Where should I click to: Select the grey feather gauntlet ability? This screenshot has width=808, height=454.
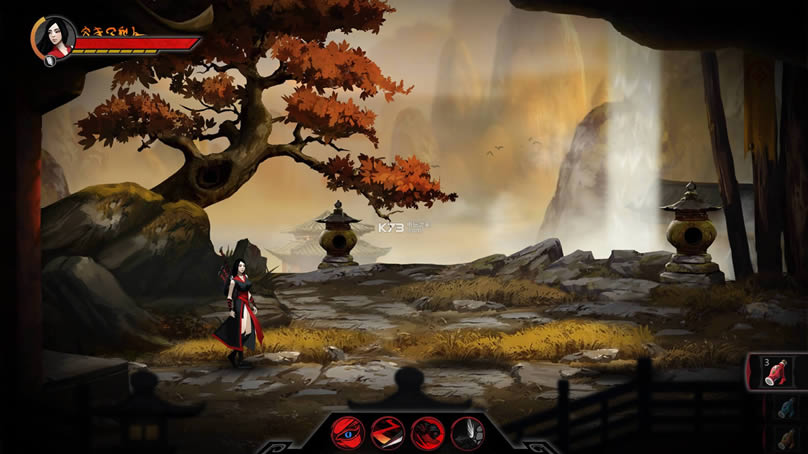click(467, 432)
